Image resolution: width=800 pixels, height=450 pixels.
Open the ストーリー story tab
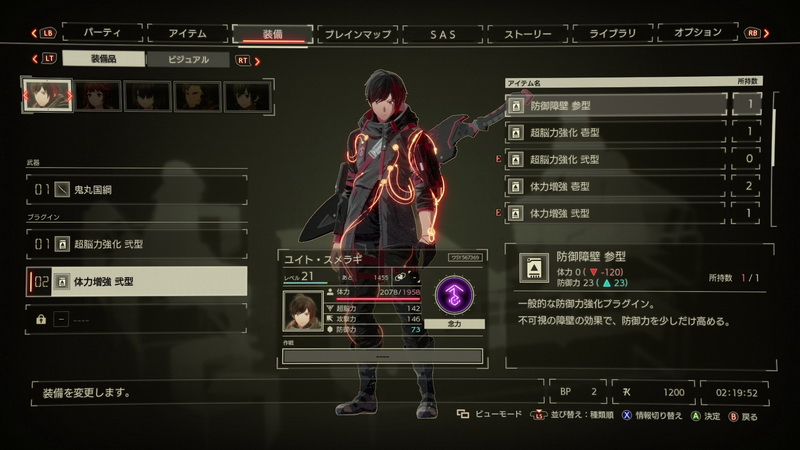click(x=527, y=33)
